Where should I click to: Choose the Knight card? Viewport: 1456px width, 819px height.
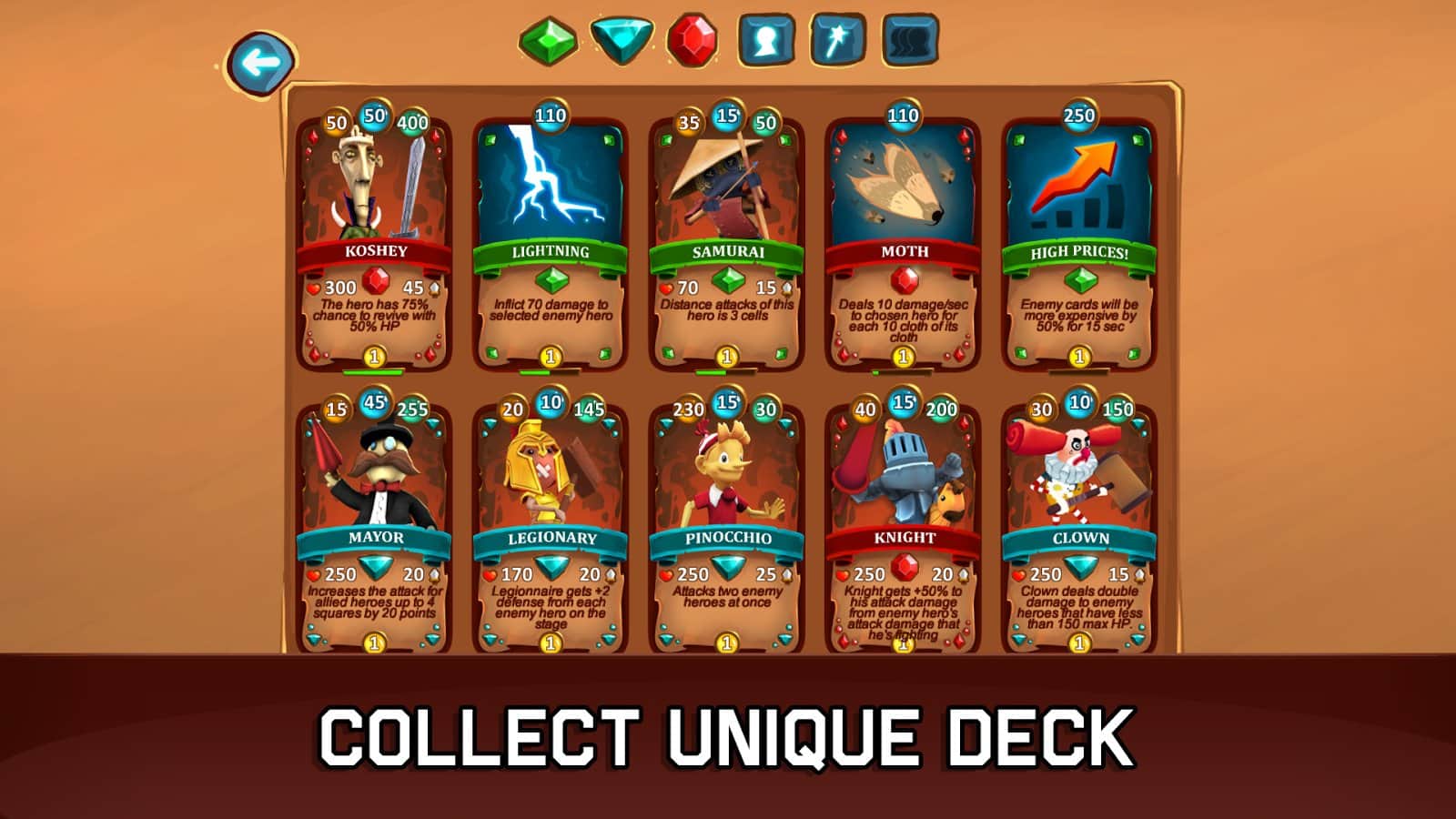(x=903, y=528)
